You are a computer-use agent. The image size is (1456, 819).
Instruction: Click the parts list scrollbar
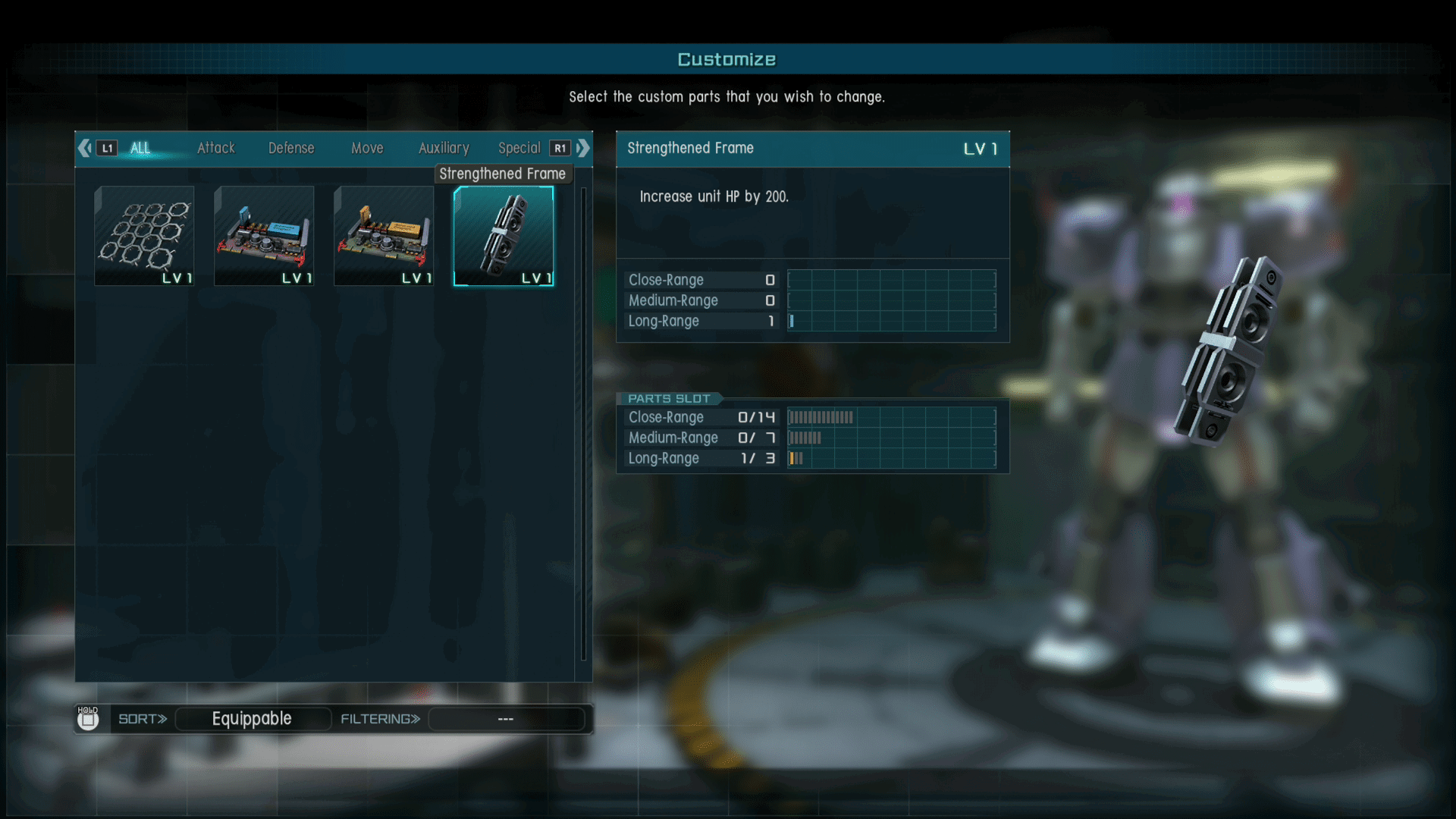pos(583,425)
